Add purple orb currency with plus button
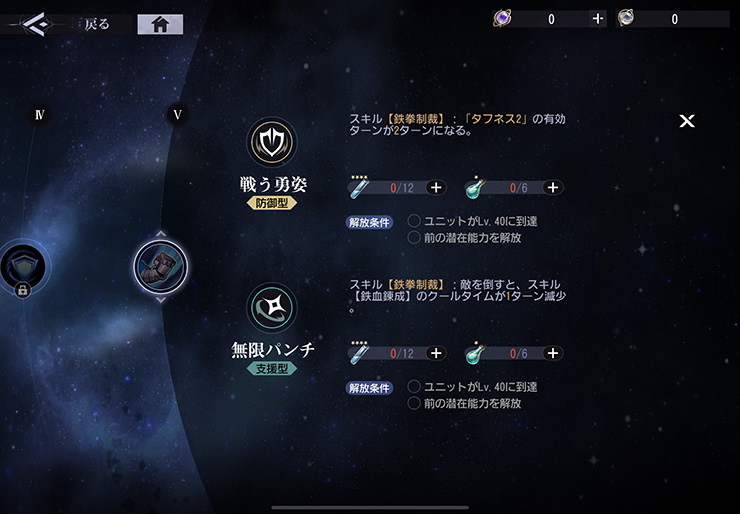The image size is (740, 514). [x=597, y=19]
